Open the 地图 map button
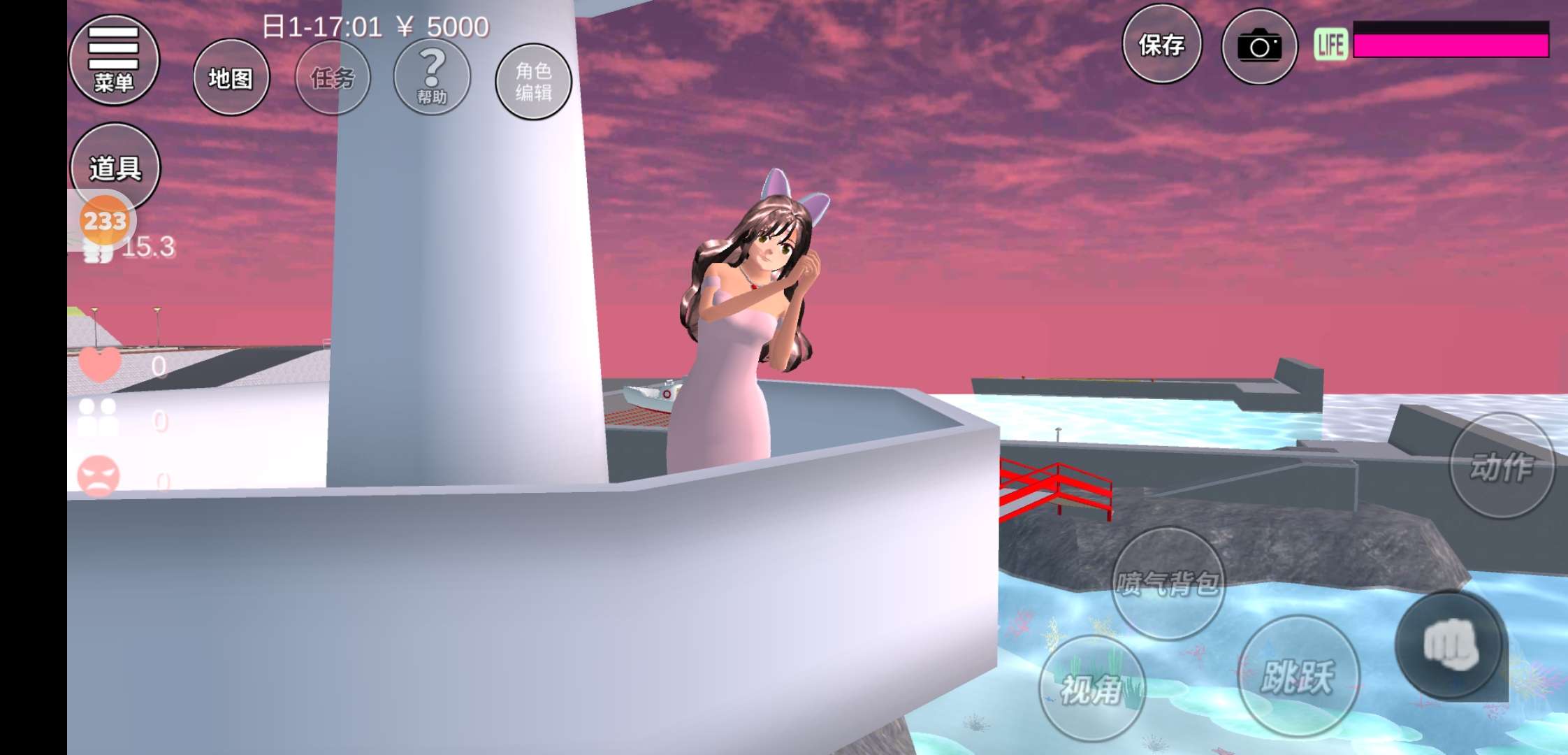The image size is (1568, 755). tap(231, 78)
